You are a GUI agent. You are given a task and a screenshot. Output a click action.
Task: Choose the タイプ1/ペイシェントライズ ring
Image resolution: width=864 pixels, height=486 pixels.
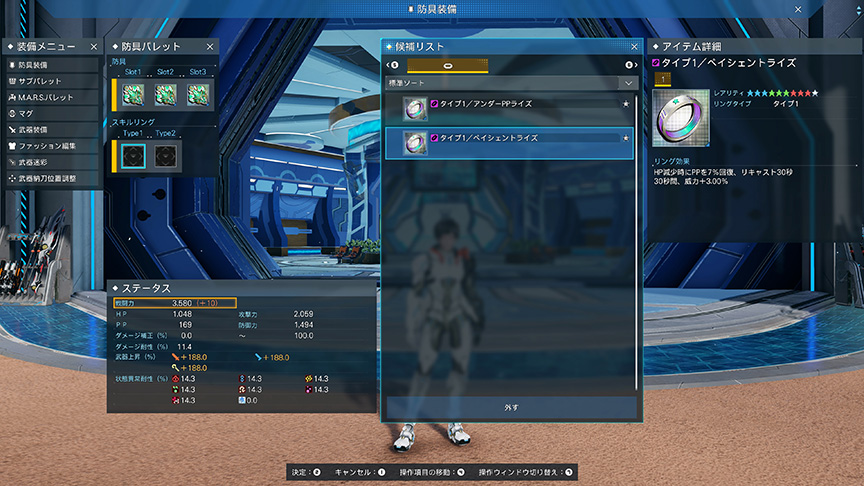click(510, 143)
